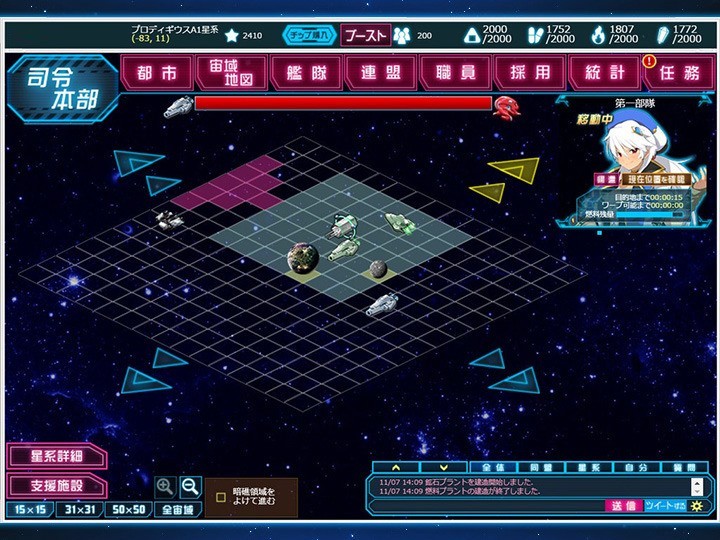Click the ブースト boost button

click(365, 36)
